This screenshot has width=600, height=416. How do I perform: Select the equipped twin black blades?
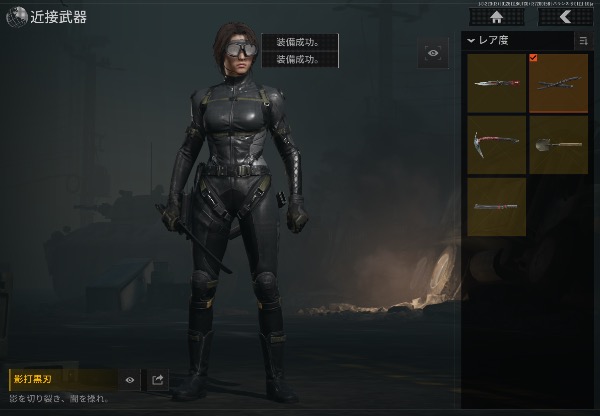(558, 84)
